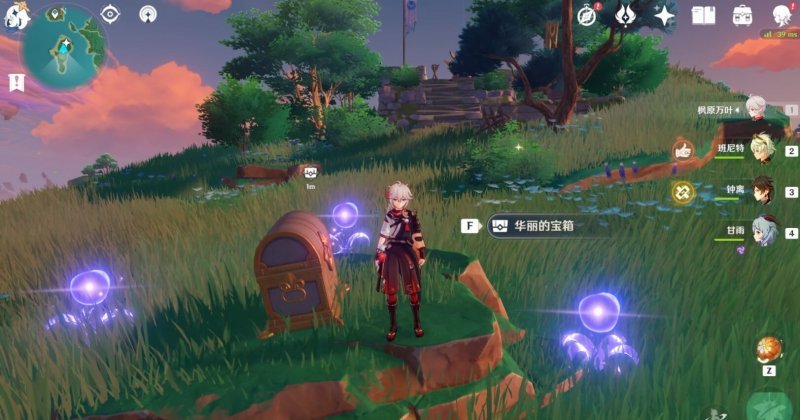800x420 pixels.
Task: Click the gold crossed icon beside 钟离
Action: pos(683,191)
